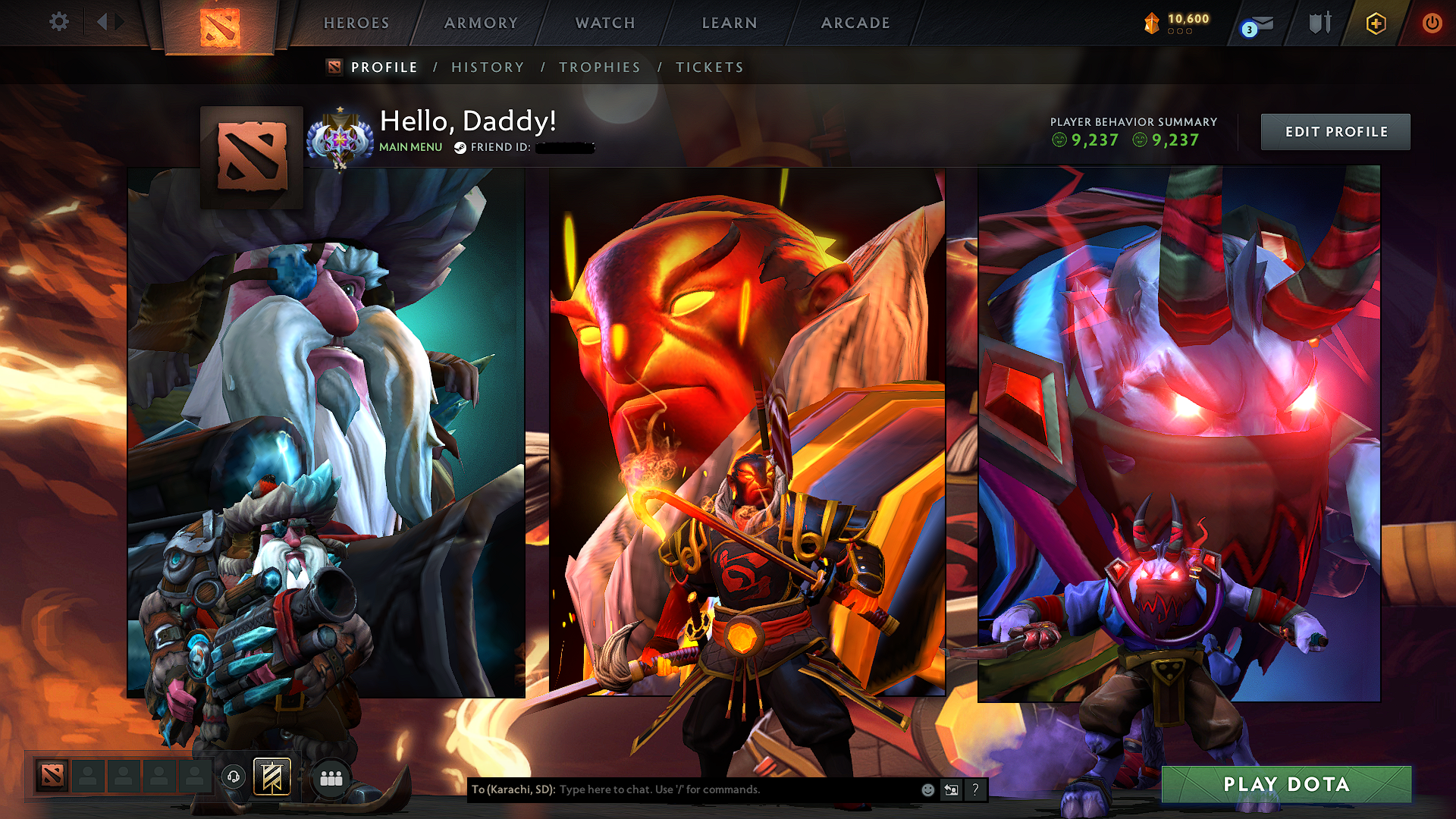Click the Edit Profile button
The image size is (1456, 819).
coord(1335,132)
